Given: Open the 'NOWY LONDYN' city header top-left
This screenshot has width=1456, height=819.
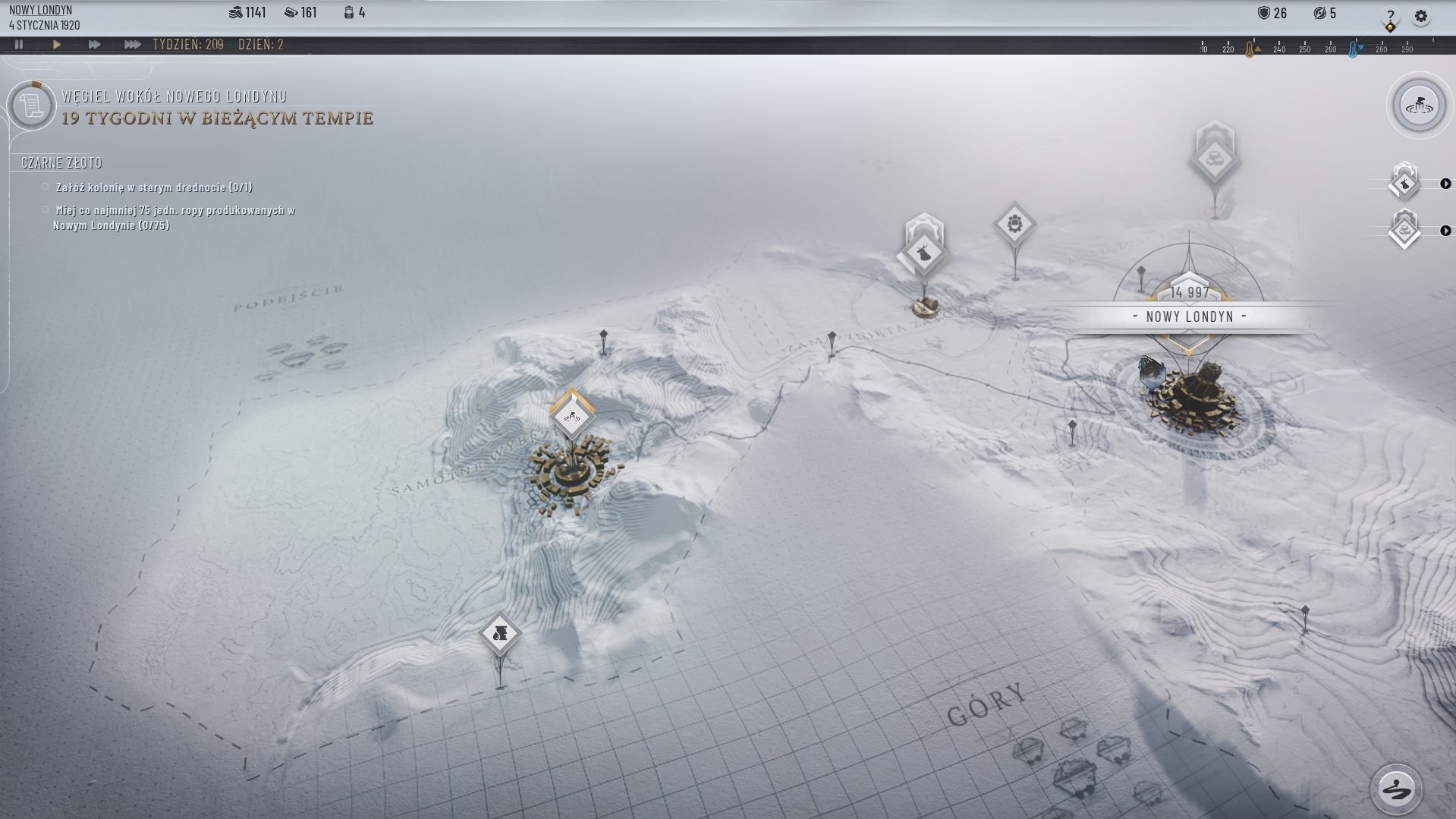Looking at the screenshot, I should pyautogui.click(x=39, y=11).
